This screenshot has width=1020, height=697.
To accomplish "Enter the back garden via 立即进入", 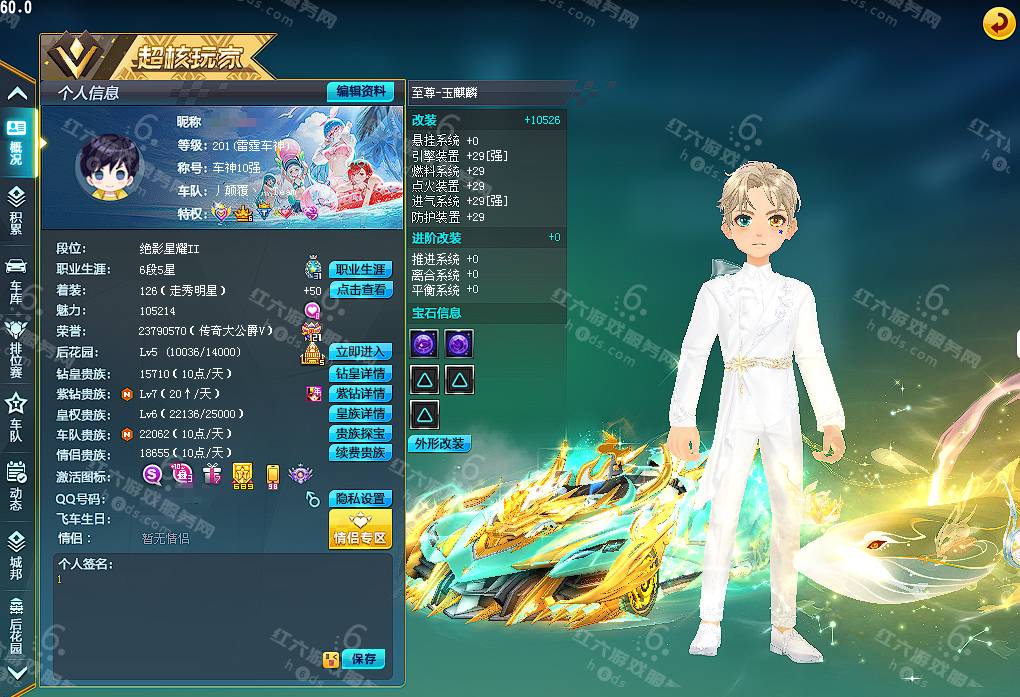I will pyautogui.click(x=360, y=352).
